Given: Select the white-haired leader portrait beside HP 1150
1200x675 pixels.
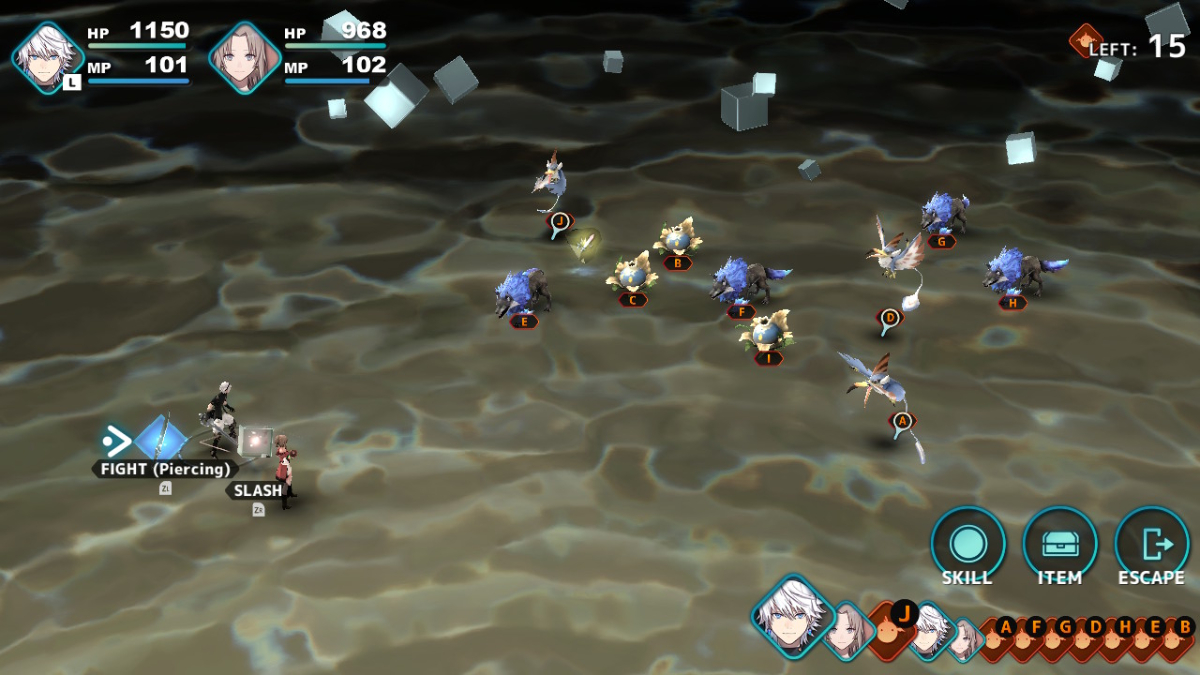Looking at the screenshot, I should point(48,58).
